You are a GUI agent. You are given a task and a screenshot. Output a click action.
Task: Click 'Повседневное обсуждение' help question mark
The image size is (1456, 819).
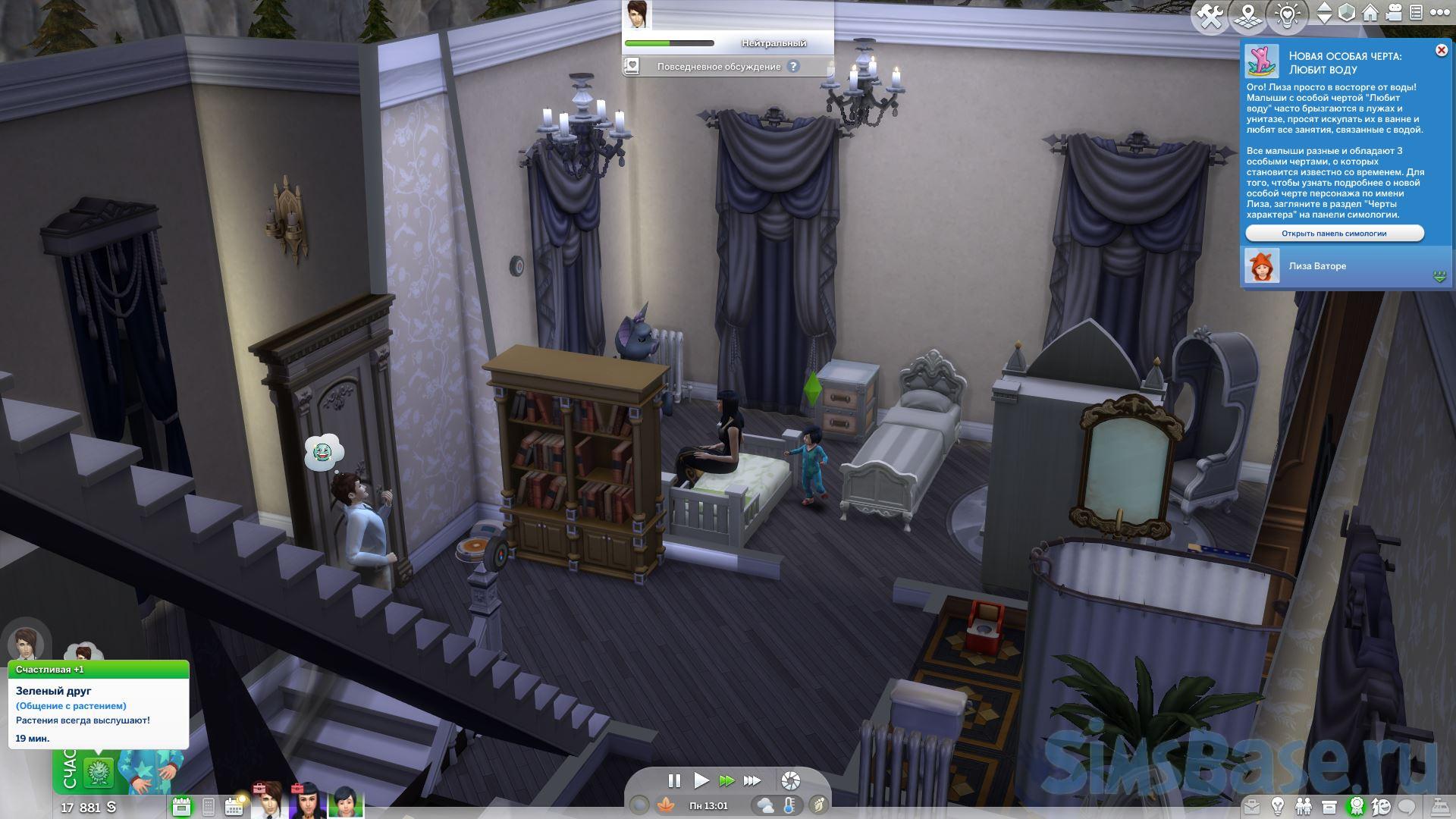point(793,67)
